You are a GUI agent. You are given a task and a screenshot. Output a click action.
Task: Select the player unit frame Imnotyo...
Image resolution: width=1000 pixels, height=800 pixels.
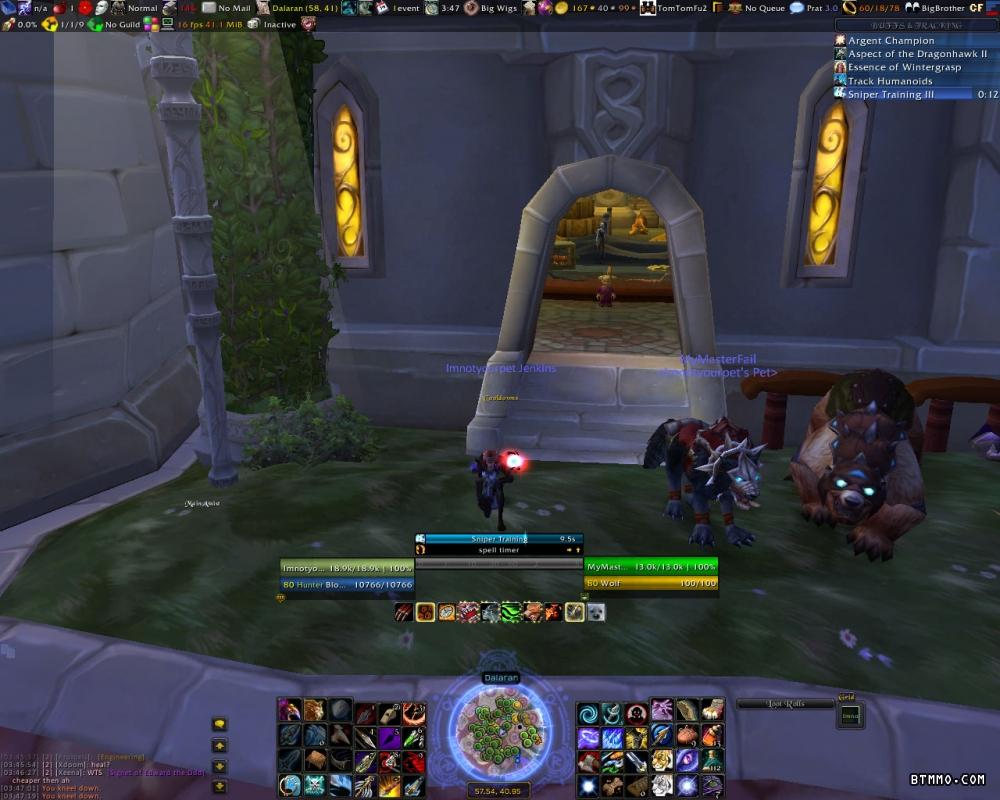pos(347,567)
